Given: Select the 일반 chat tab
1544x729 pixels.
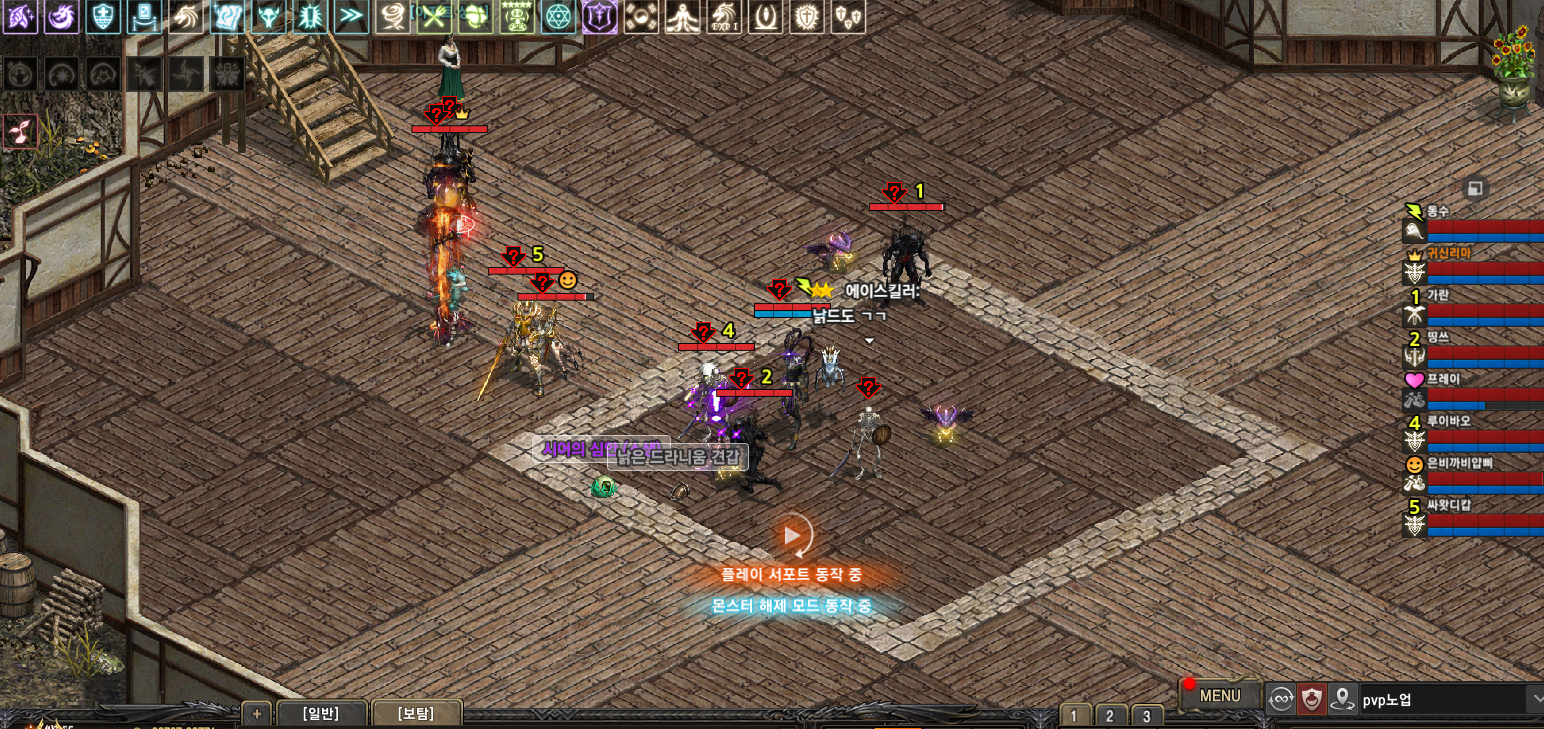Looking at the screenshot, I should pyautogui.click(x=322, y=712).
